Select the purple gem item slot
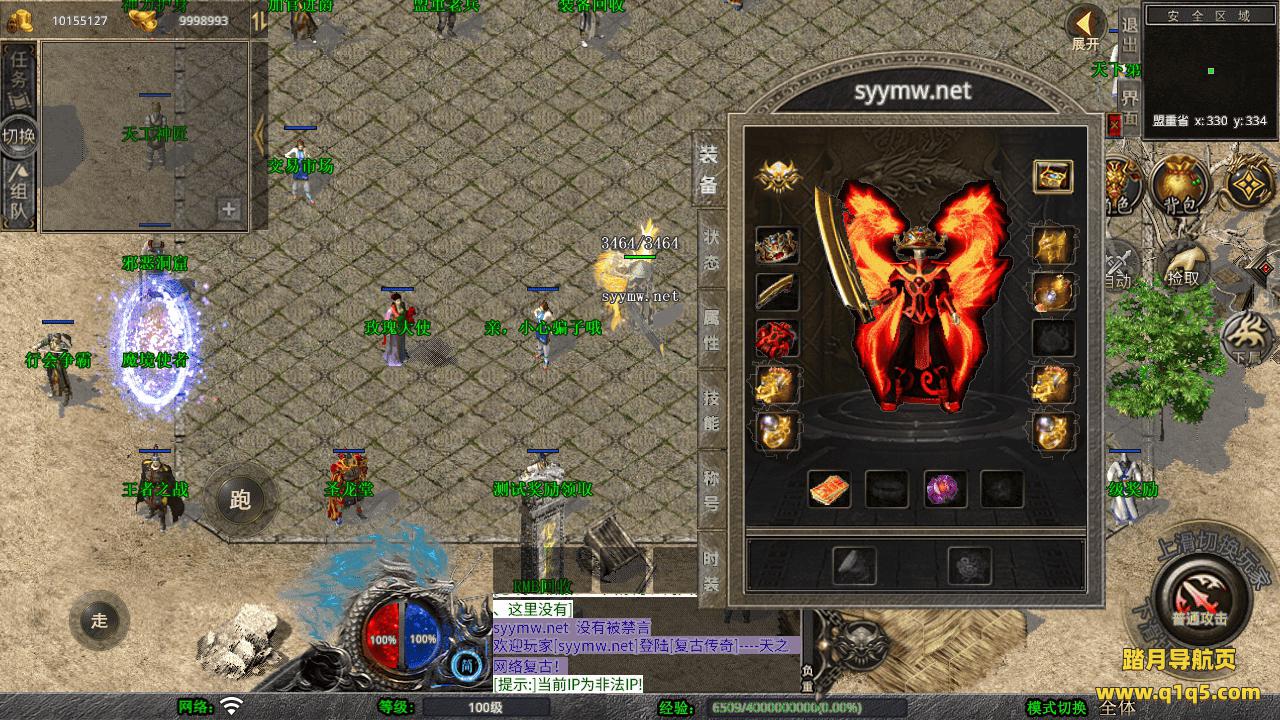The height and width of the screenshot is (720, 1280). [945, 489]
